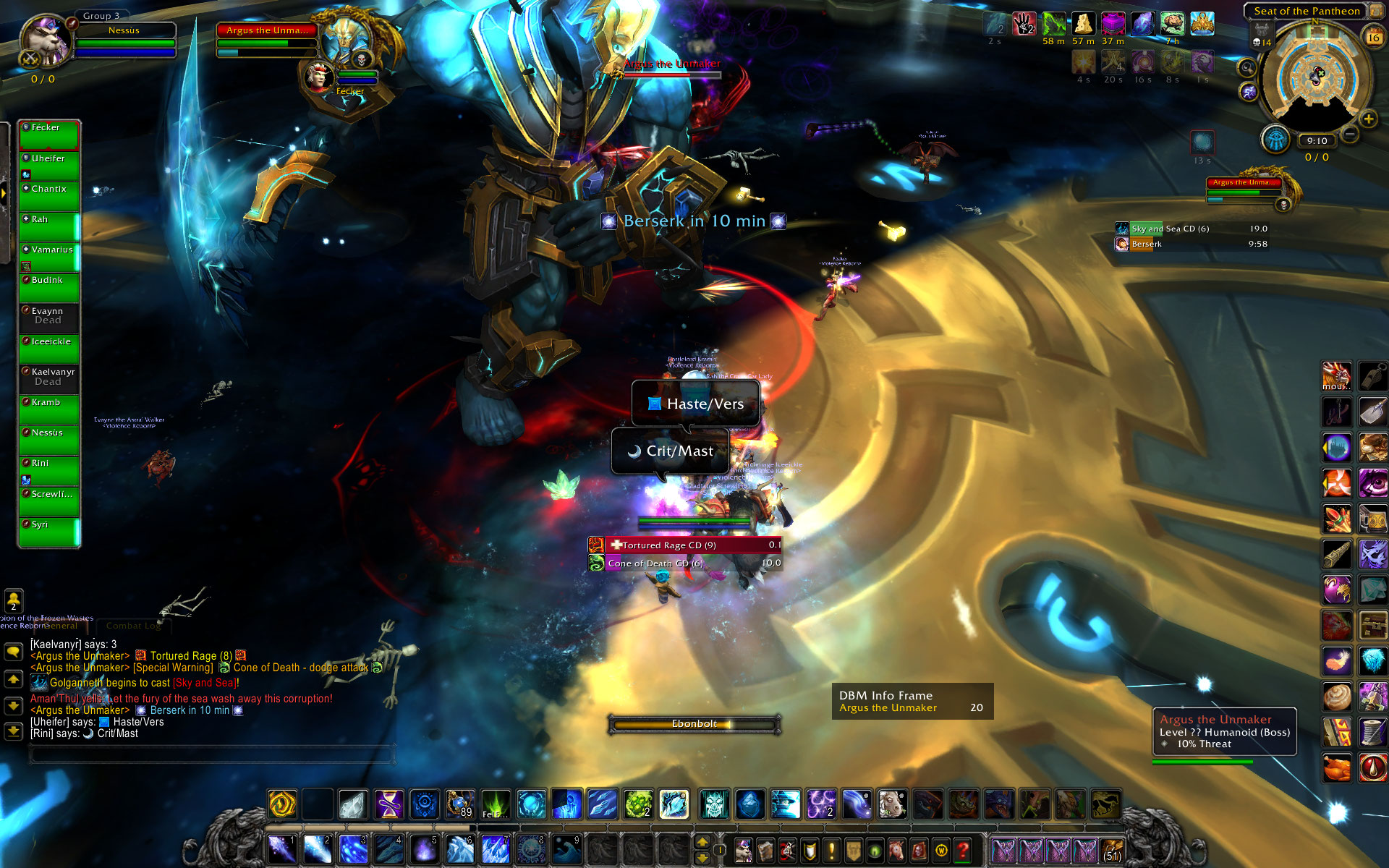
Task: Open the minimap tracking magnifier button
Action: [1246, 68]
